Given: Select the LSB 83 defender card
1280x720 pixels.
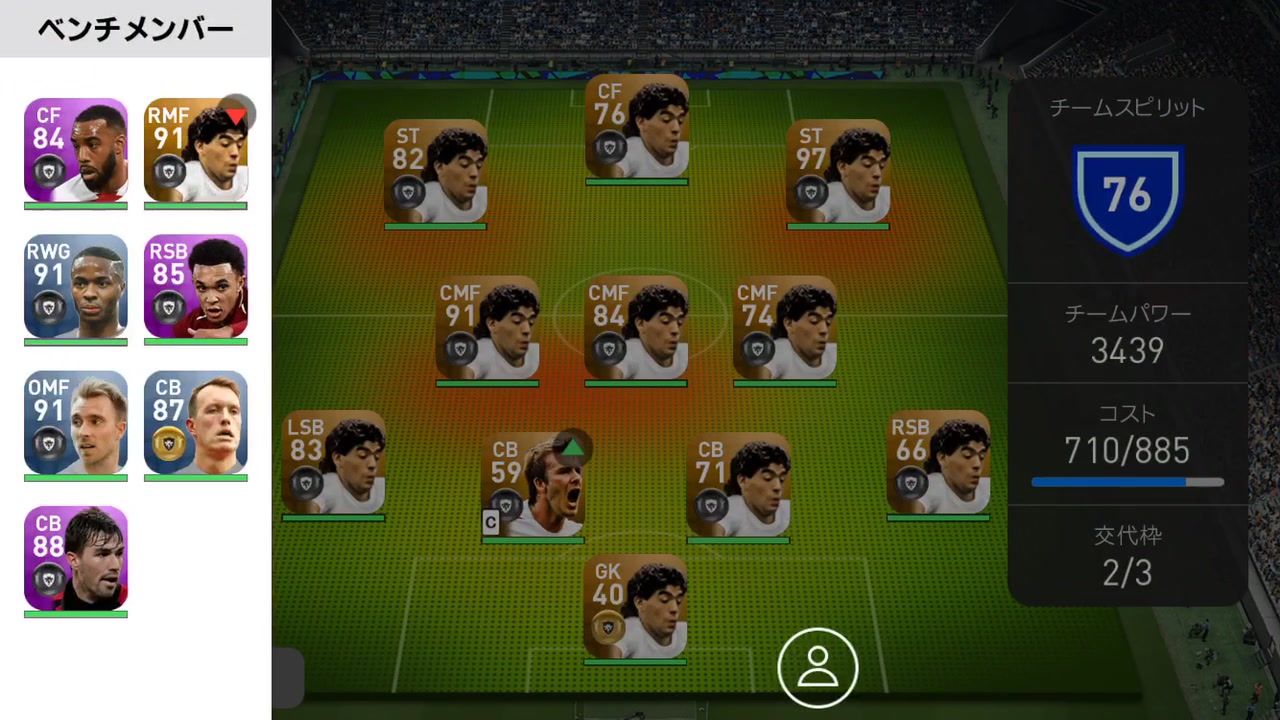Looking at the screenshot, I should pyautogui.click(x=333, y=462).
